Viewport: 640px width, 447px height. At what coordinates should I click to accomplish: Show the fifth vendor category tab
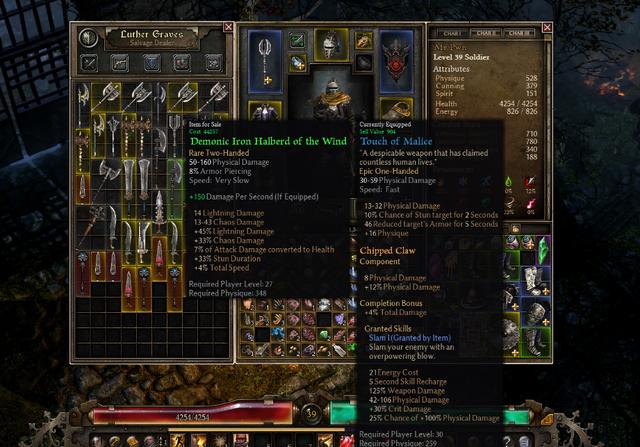coord(212,63)
